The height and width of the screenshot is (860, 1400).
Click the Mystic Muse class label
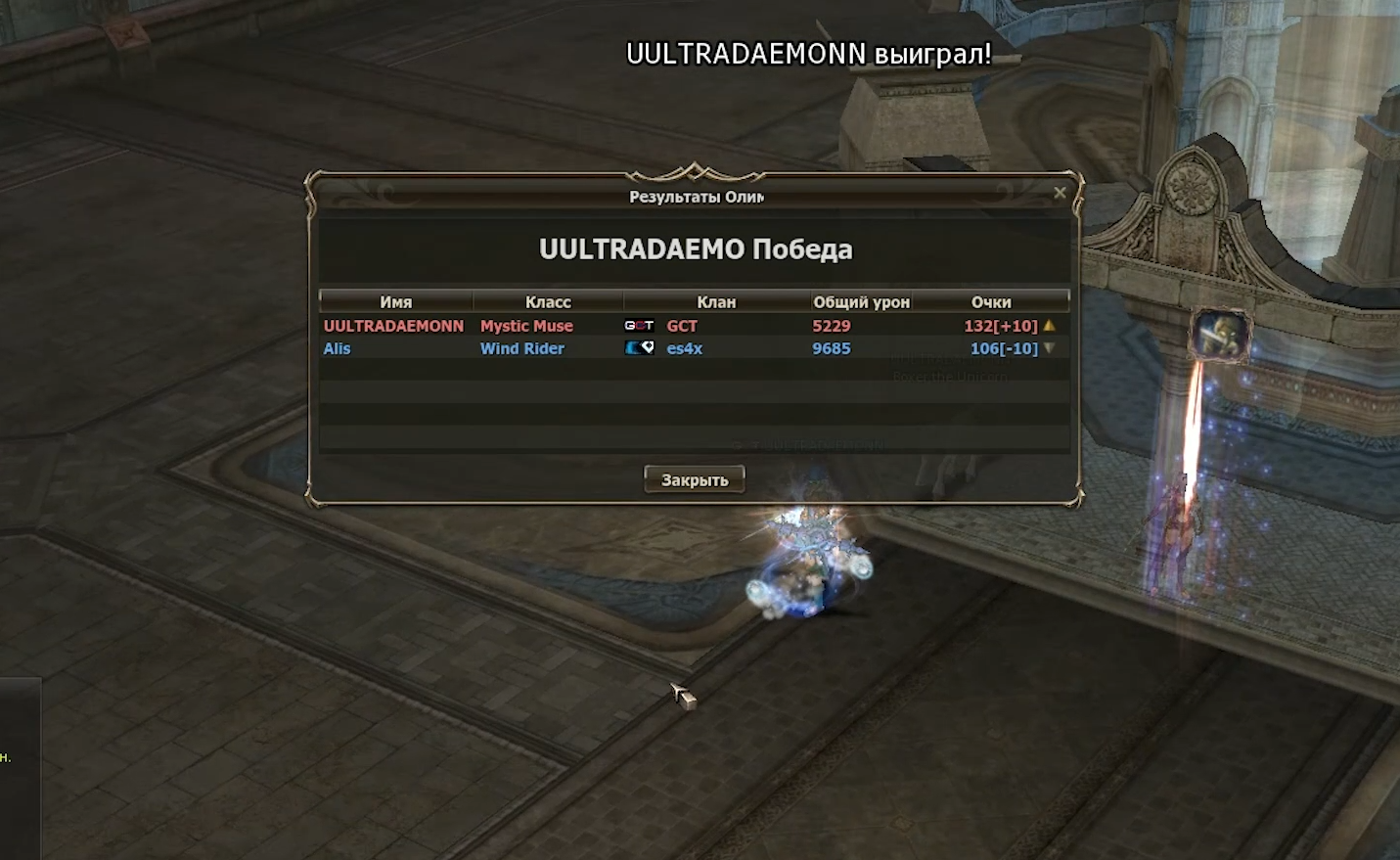(526, 326)
